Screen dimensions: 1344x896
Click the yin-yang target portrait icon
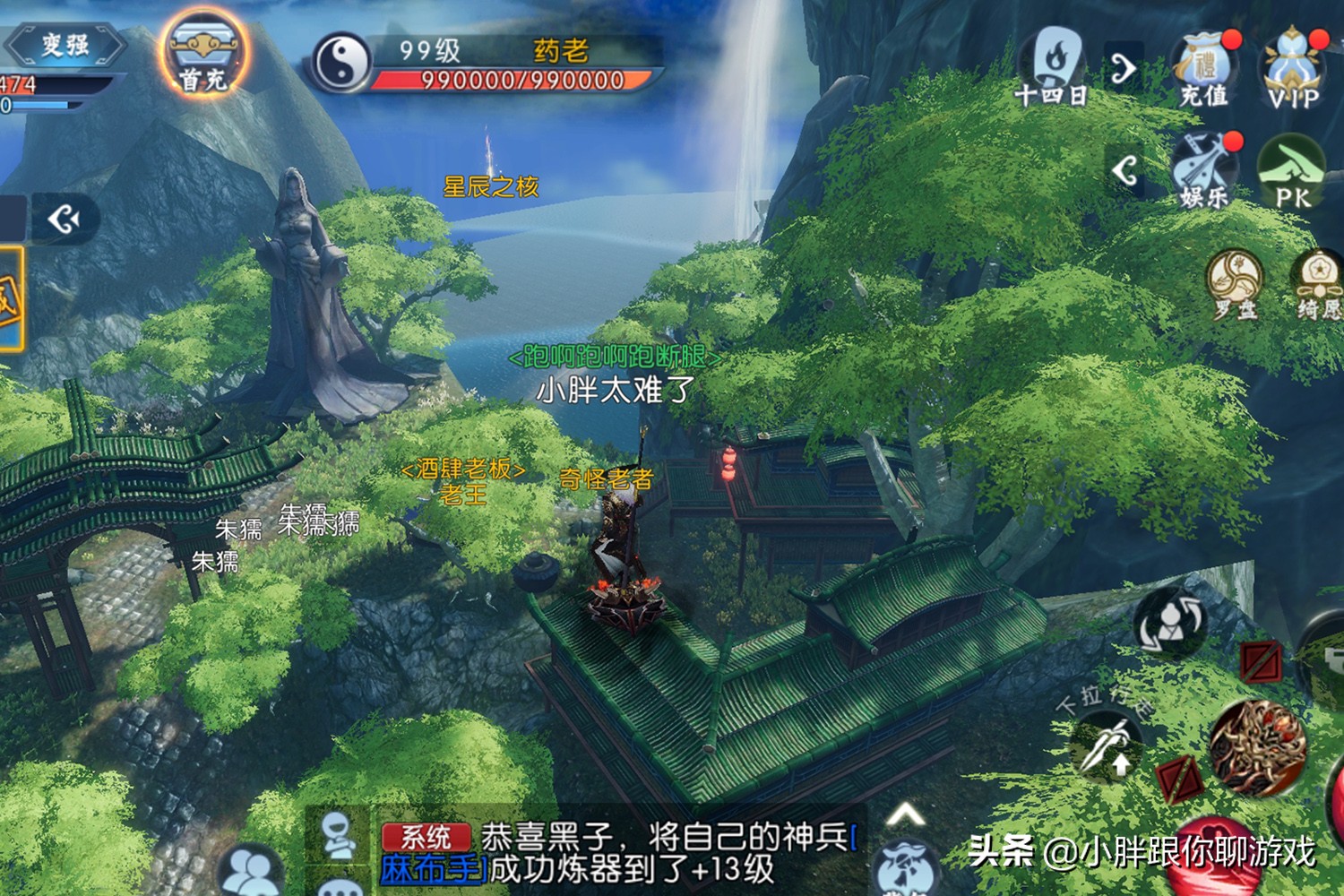pyautogui.click(x=342, y=62)
